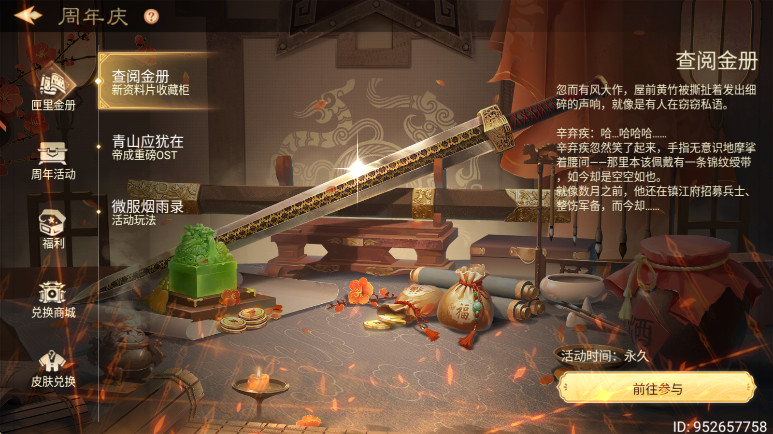Choose the 青山应犹在 entry
773x434 pixels.
pos(150,148)
